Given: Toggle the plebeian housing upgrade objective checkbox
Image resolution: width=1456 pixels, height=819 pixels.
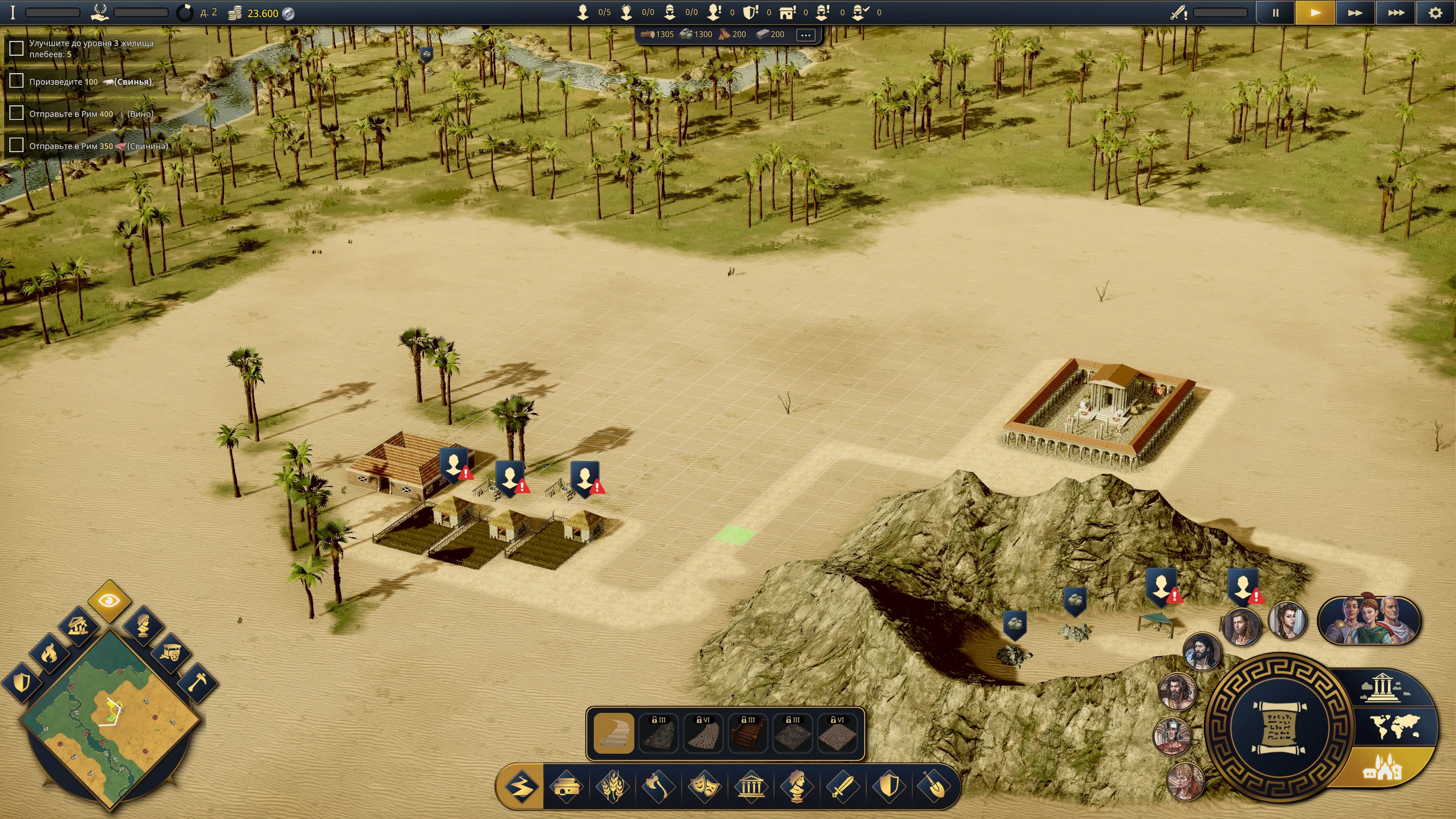Looking at the screenshot, I should tap(16, 49).
